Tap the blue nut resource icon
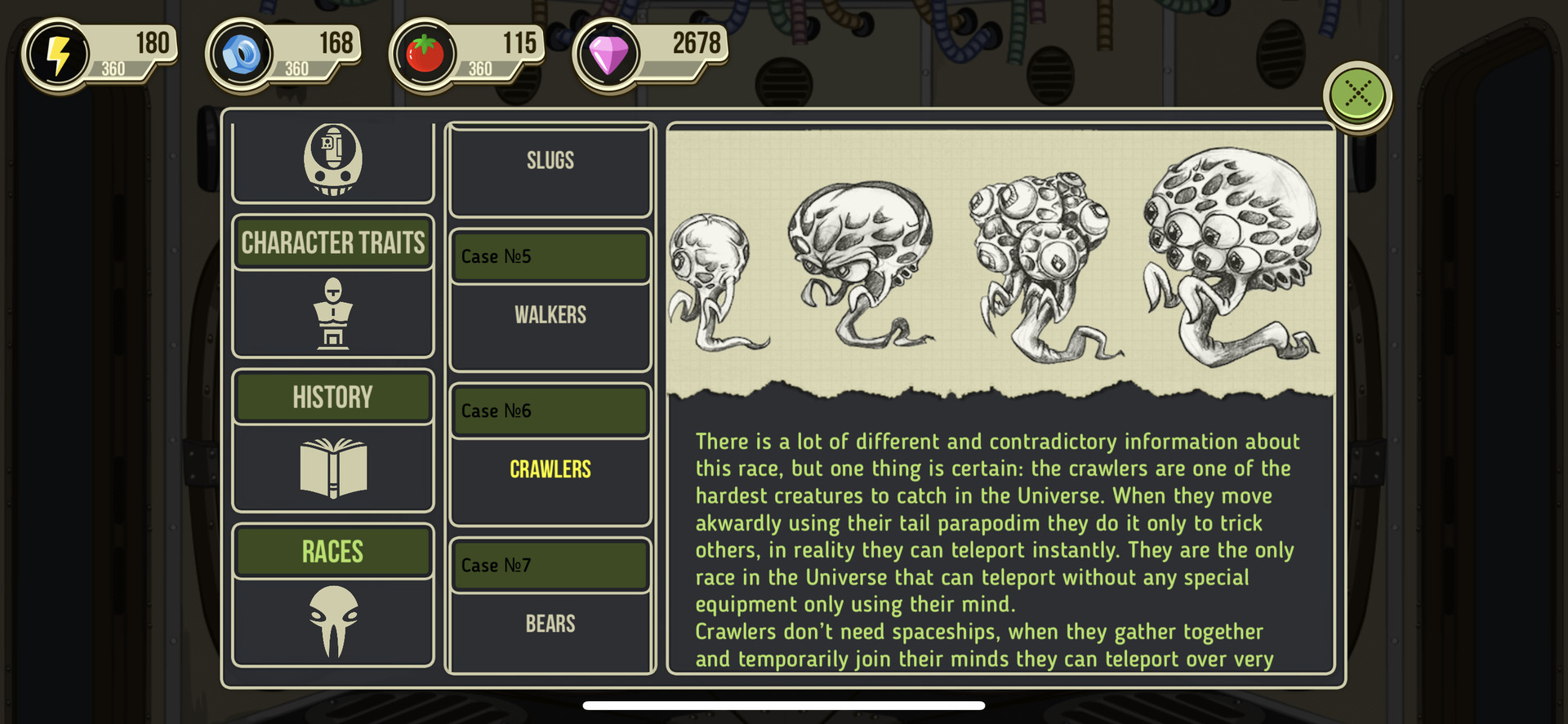The image size is (1568, 724). point(241,56)
